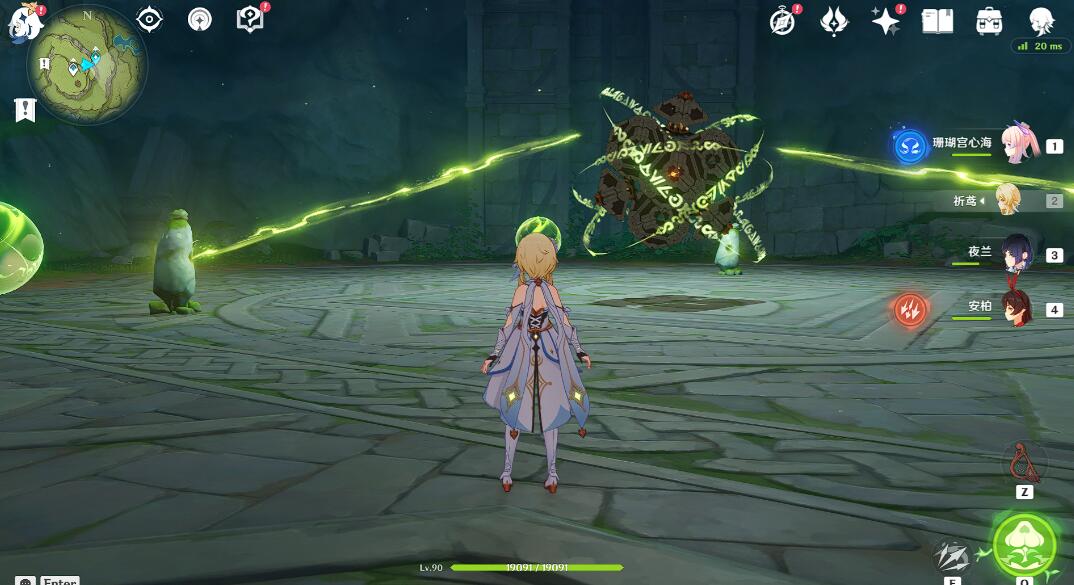Trigger 珊瑚宫心海's blue elemental burst orb

[909, 146]
